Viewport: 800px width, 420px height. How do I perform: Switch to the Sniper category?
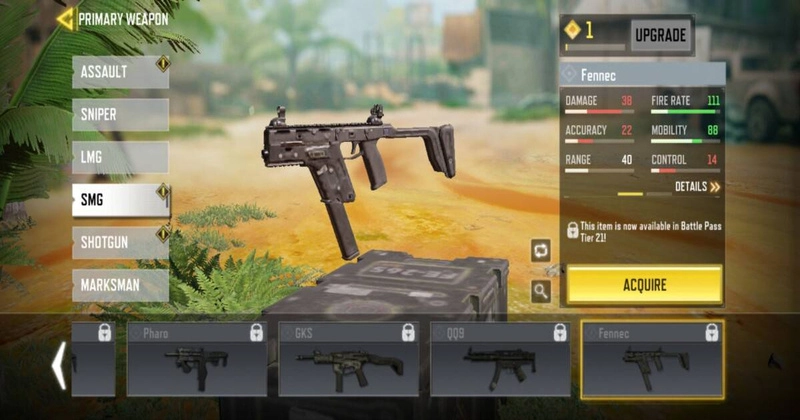point(120,115)
